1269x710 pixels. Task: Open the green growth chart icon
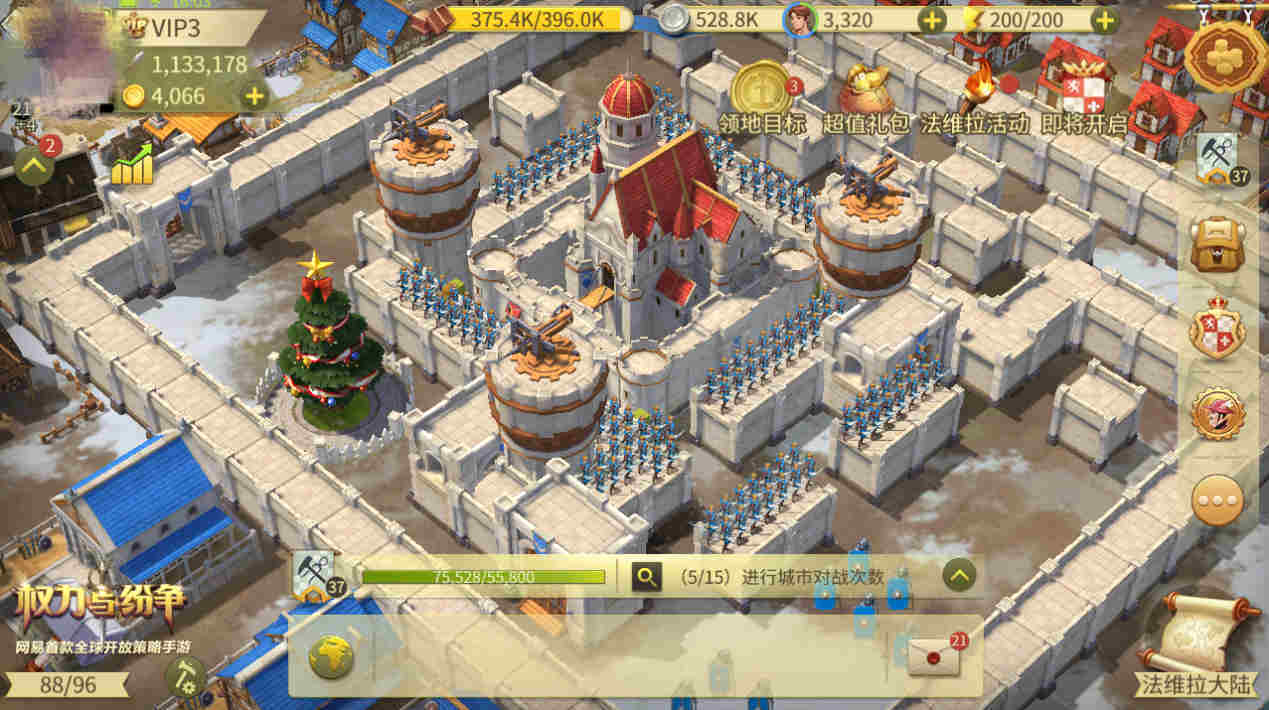click(132, 166)
